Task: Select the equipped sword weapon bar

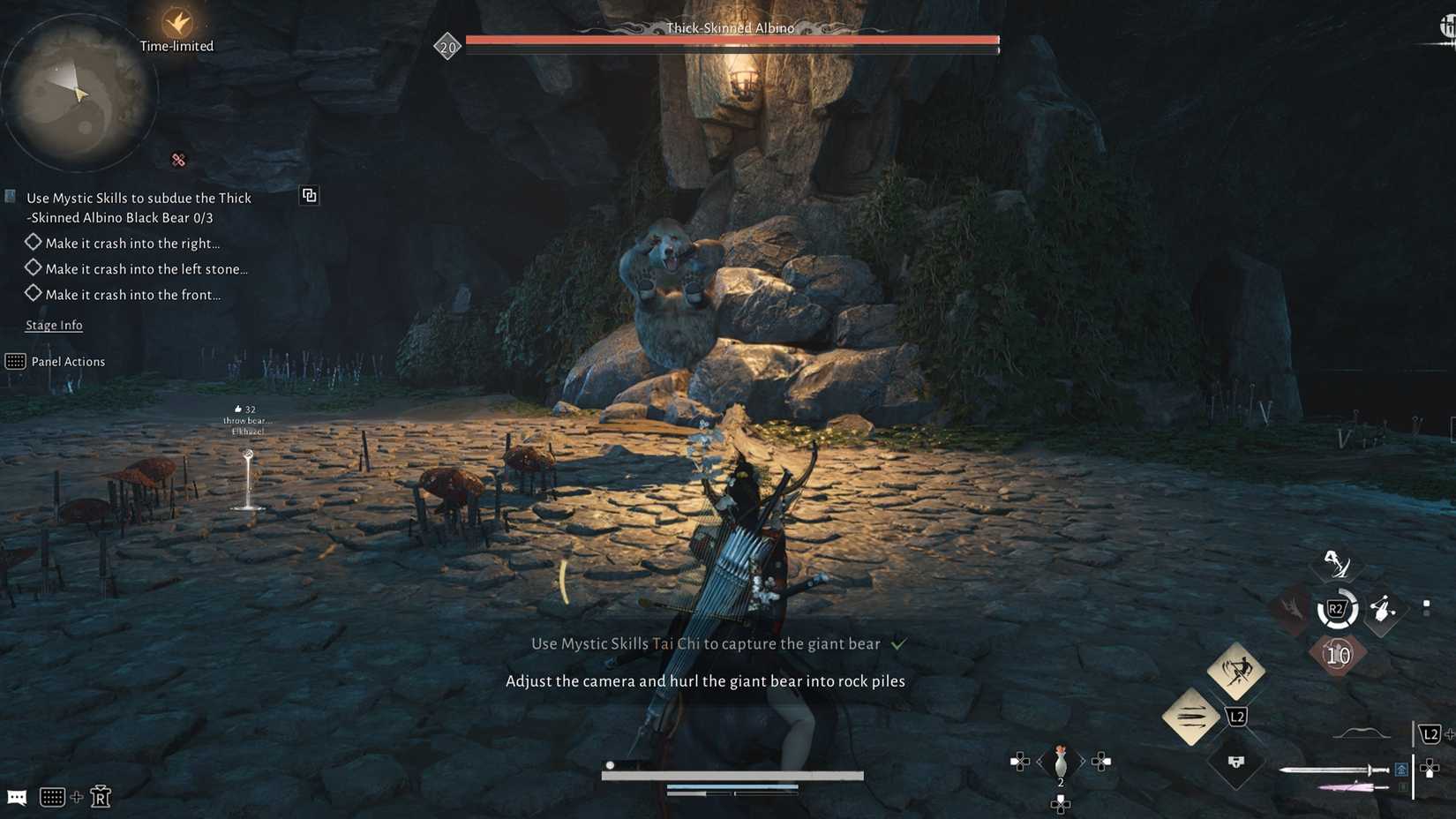Action: pos(1334,770)
